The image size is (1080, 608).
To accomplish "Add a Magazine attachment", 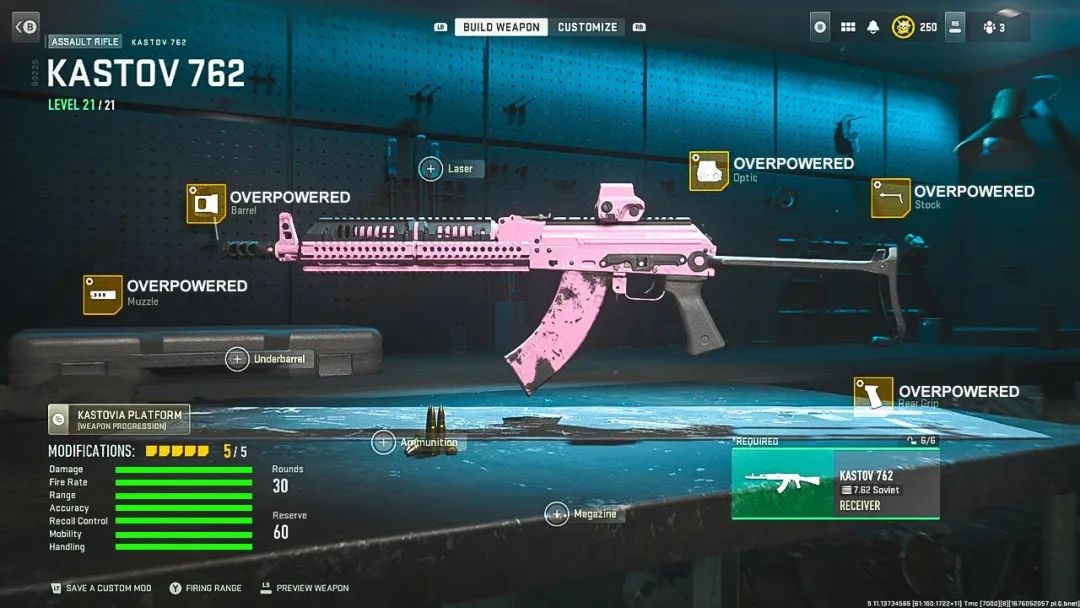I will click(x=557, y=514).
